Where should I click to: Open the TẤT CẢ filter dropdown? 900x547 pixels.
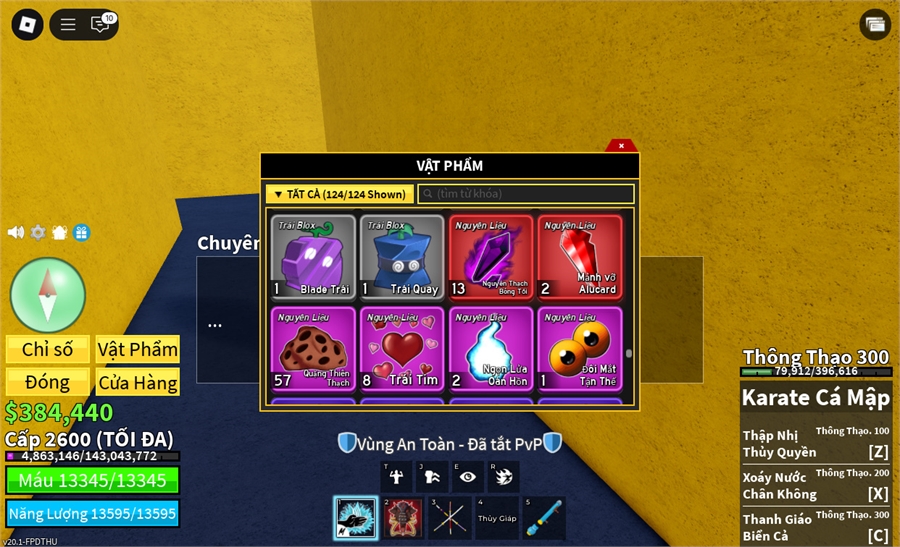pos(339,194)
